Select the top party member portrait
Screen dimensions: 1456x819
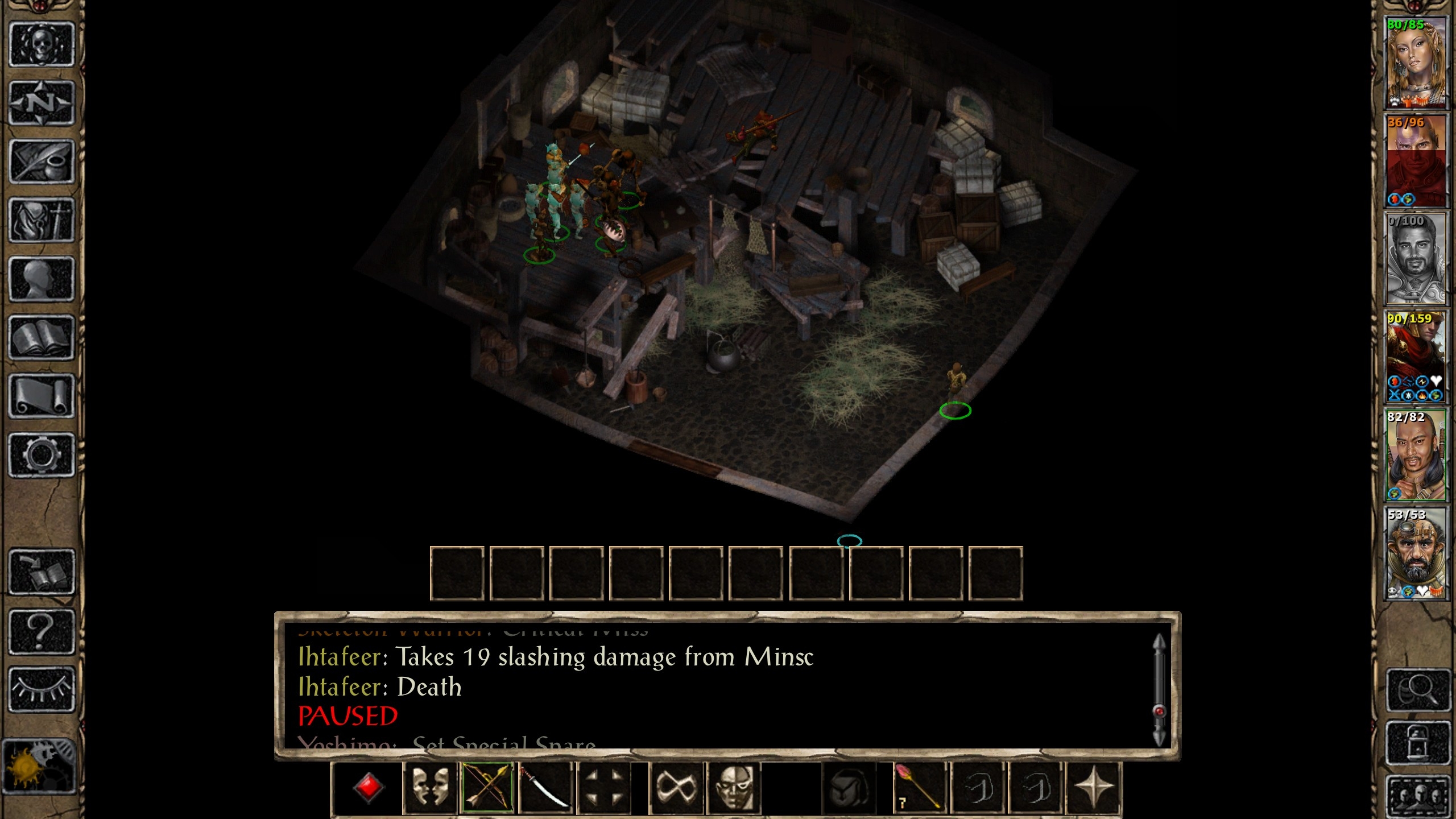[x=1414, y=63]
